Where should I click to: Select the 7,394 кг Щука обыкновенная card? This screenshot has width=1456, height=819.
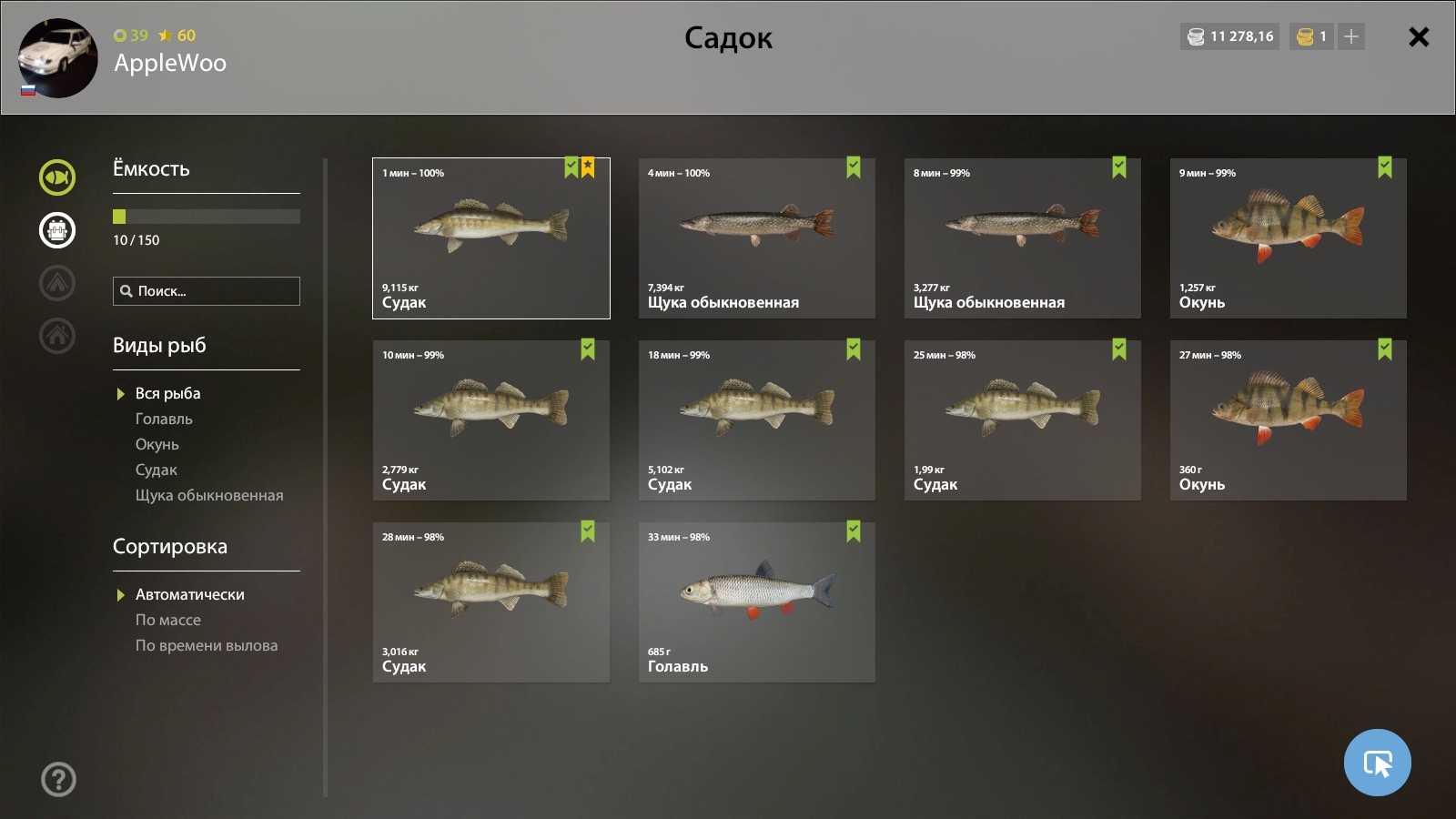[756, 238]
